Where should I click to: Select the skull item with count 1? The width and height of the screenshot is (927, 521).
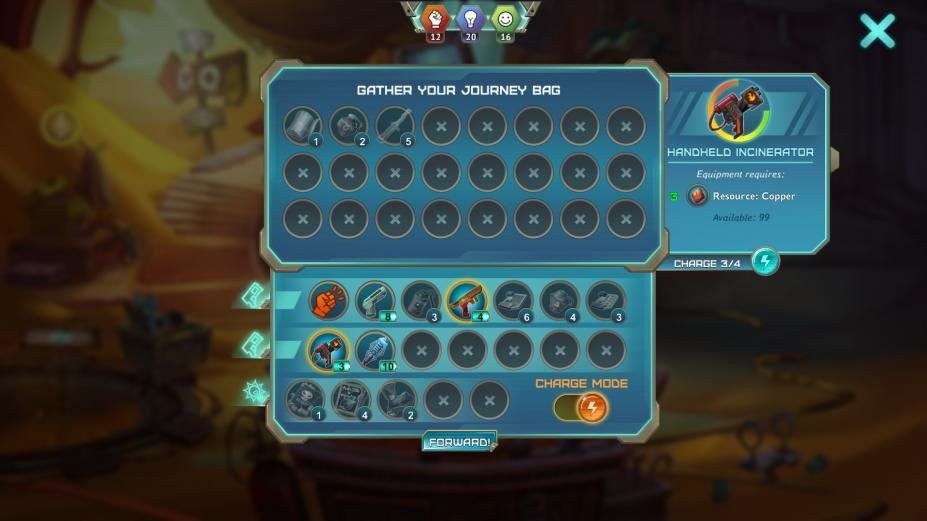304,398
